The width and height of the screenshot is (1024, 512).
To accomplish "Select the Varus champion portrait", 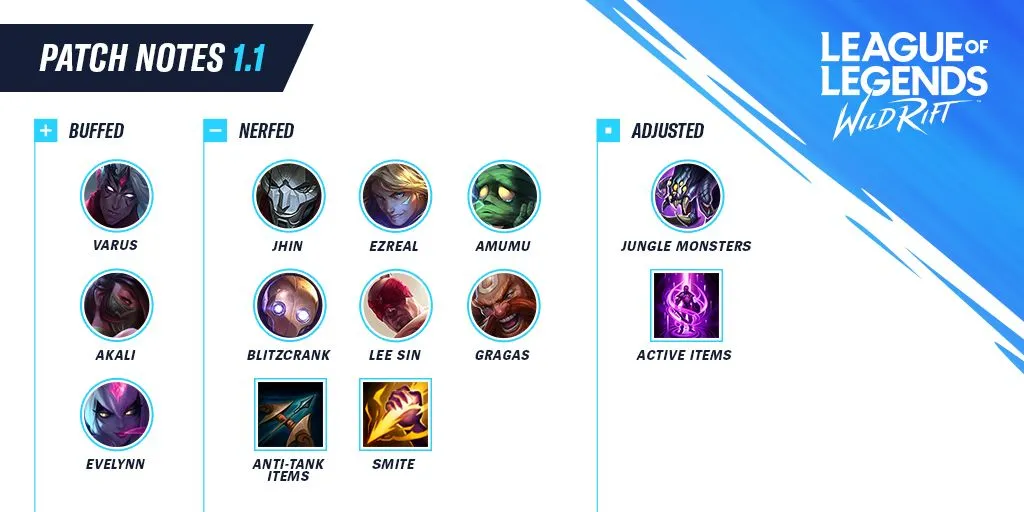I will (x=116, y=196).
